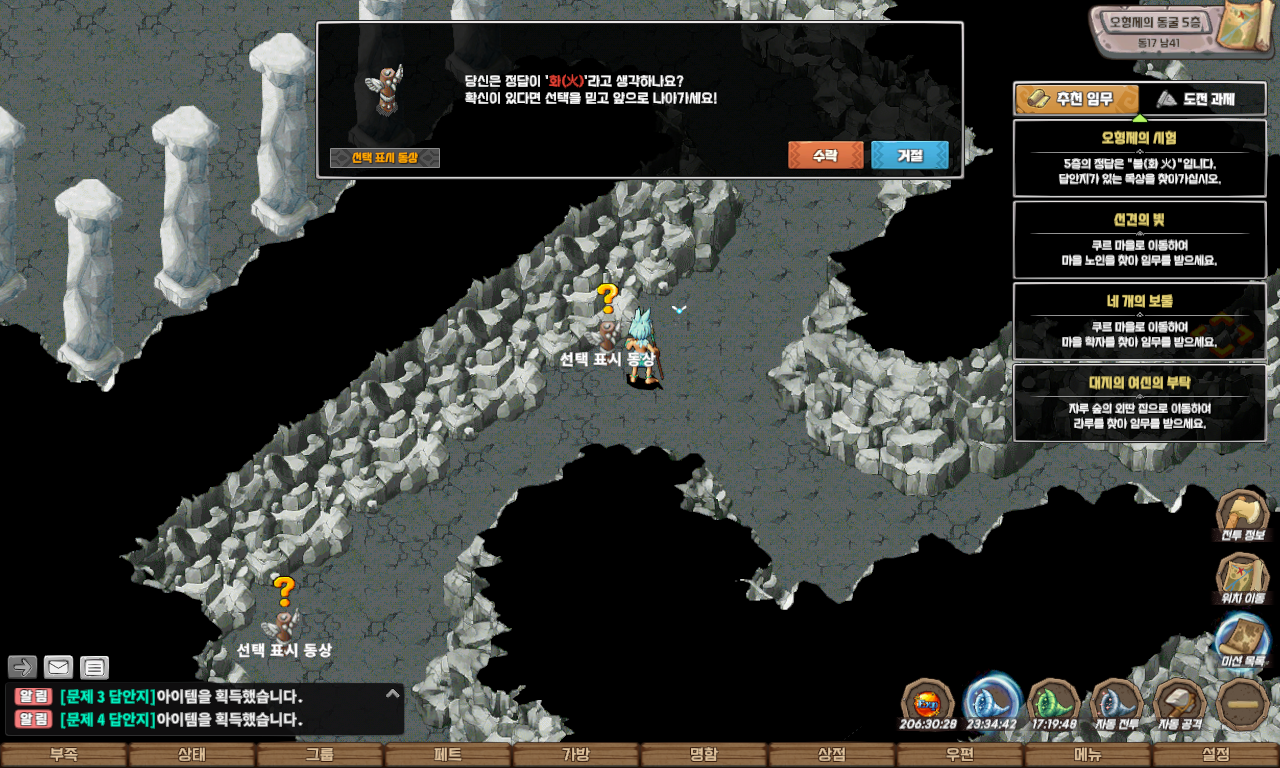Open the 전투 정보 axe icon

pos(1242,515)
